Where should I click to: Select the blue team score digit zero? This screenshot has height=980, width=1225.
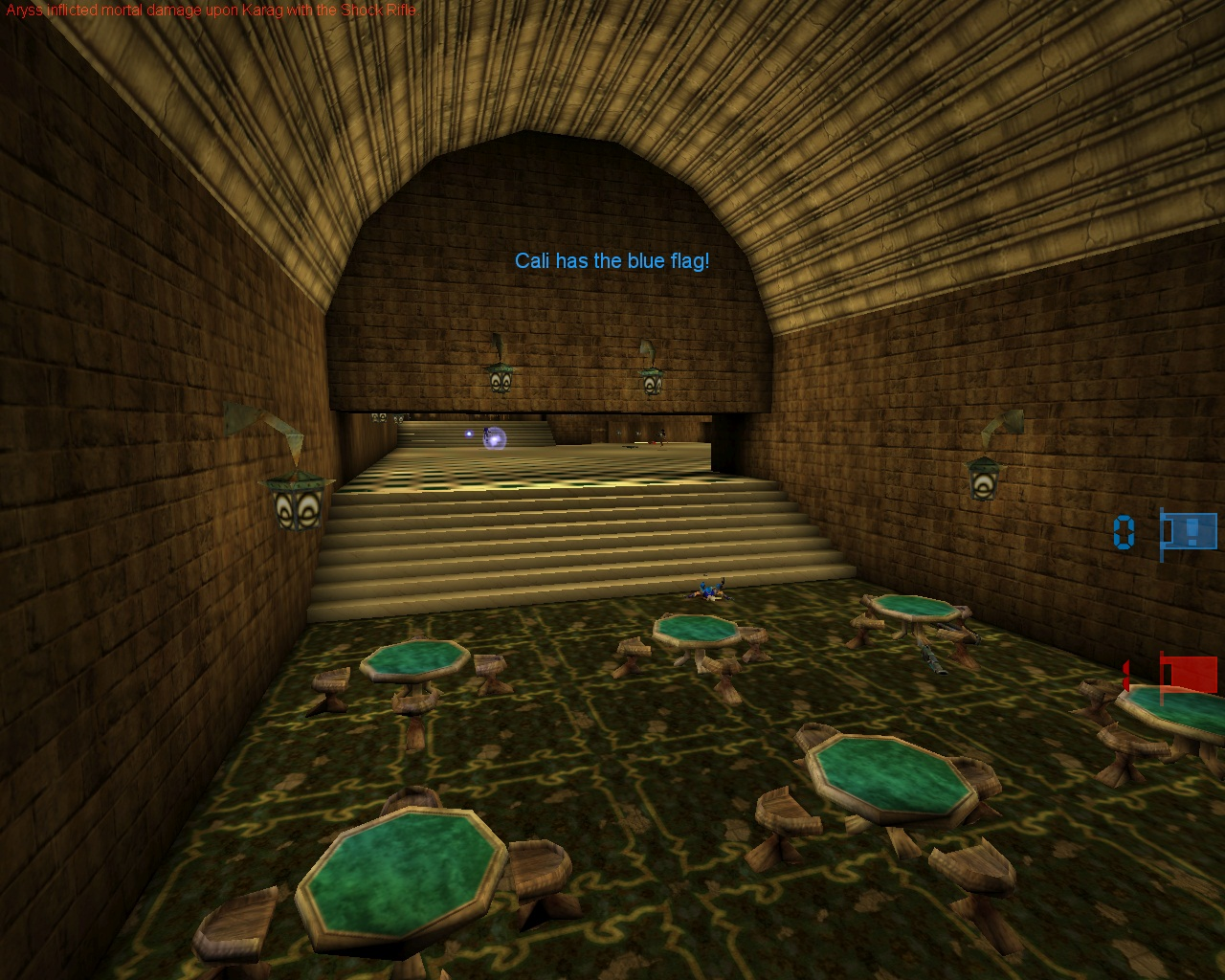1124,533
